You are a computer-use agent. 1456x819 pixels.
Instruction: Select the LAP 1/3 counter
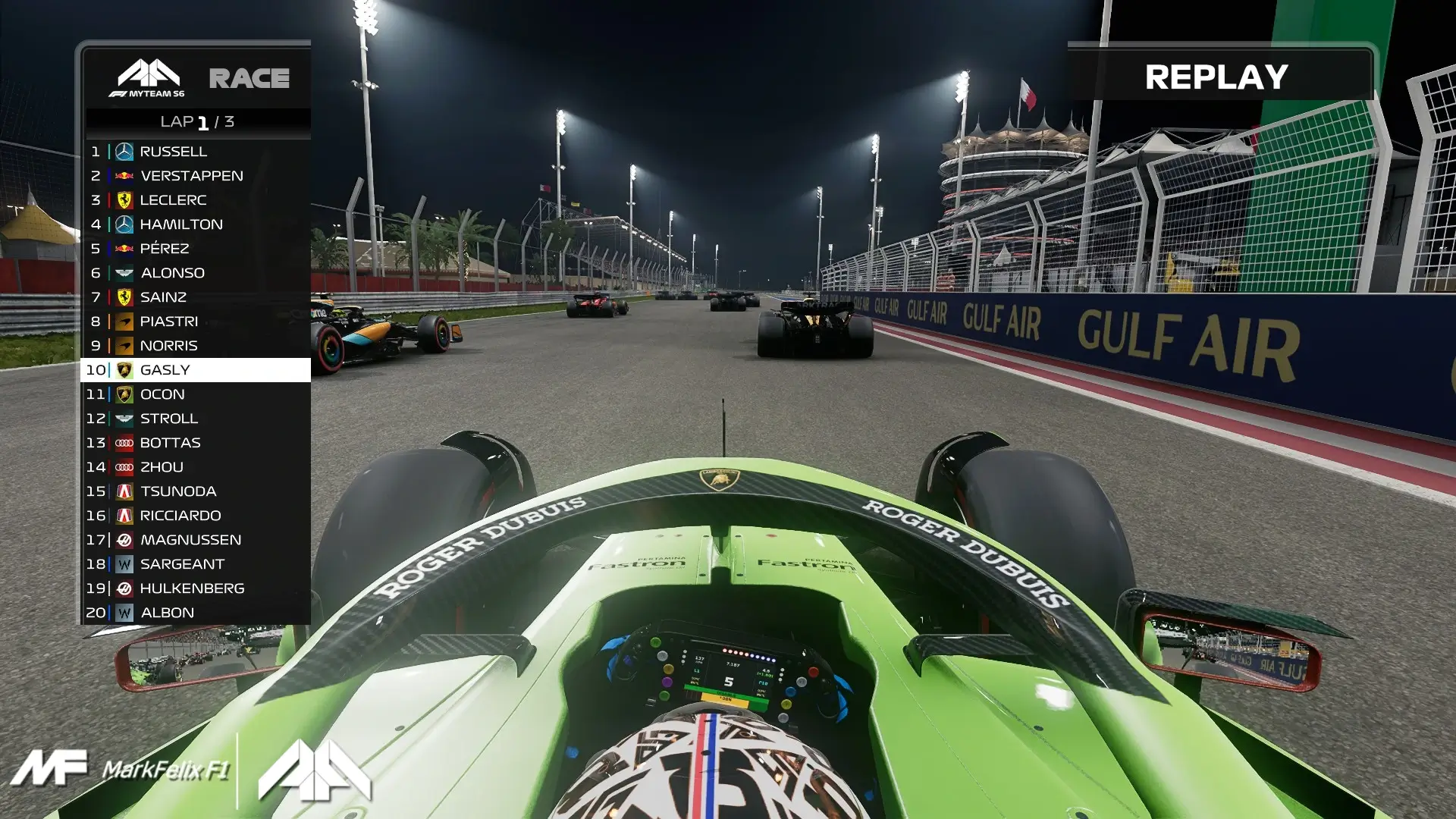point(197,119)
